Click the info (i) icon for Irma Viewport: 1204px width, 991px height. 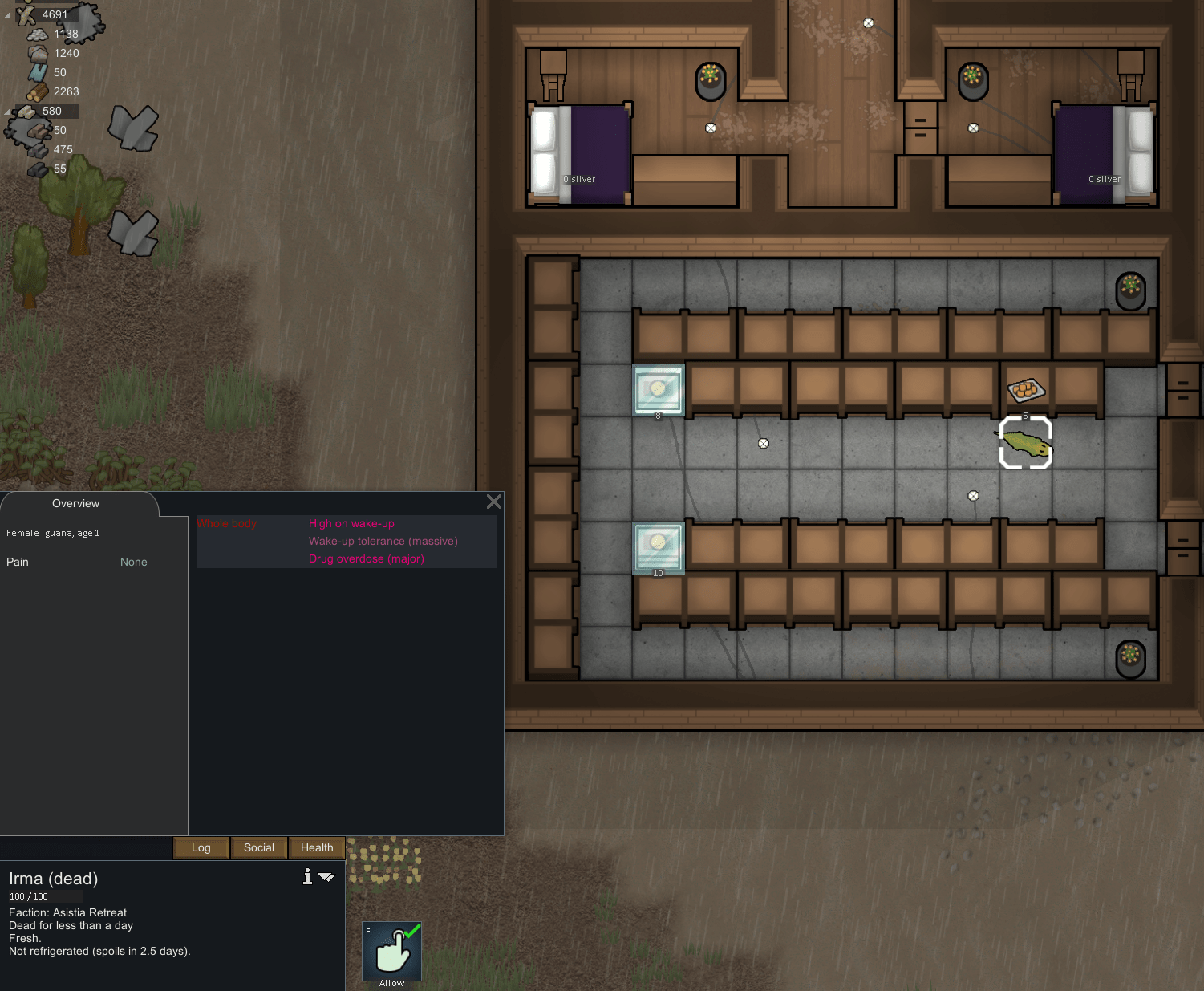306,877
